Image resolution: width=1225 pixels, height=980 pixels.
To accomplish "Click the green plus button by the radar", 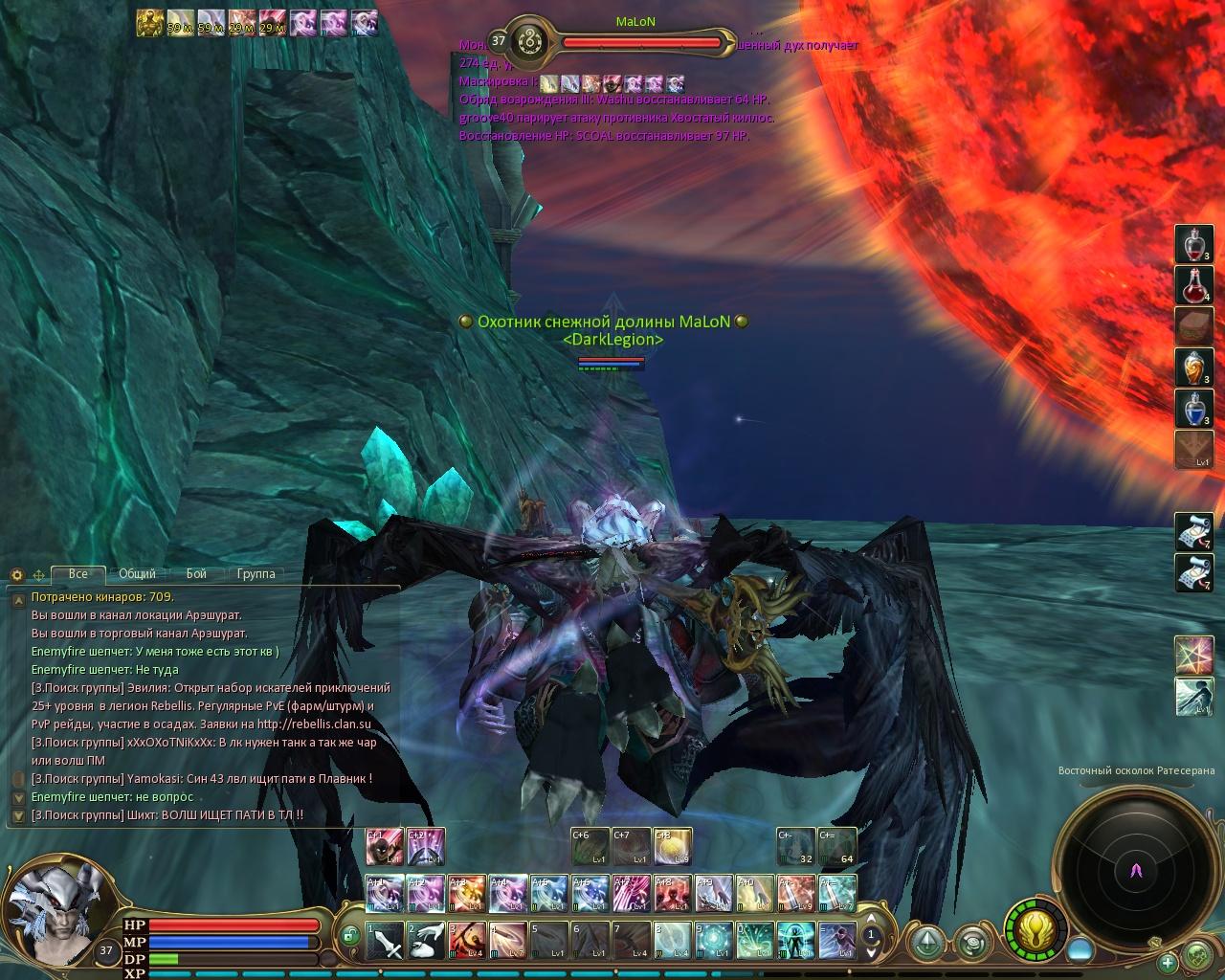I will pos(1168,962).
